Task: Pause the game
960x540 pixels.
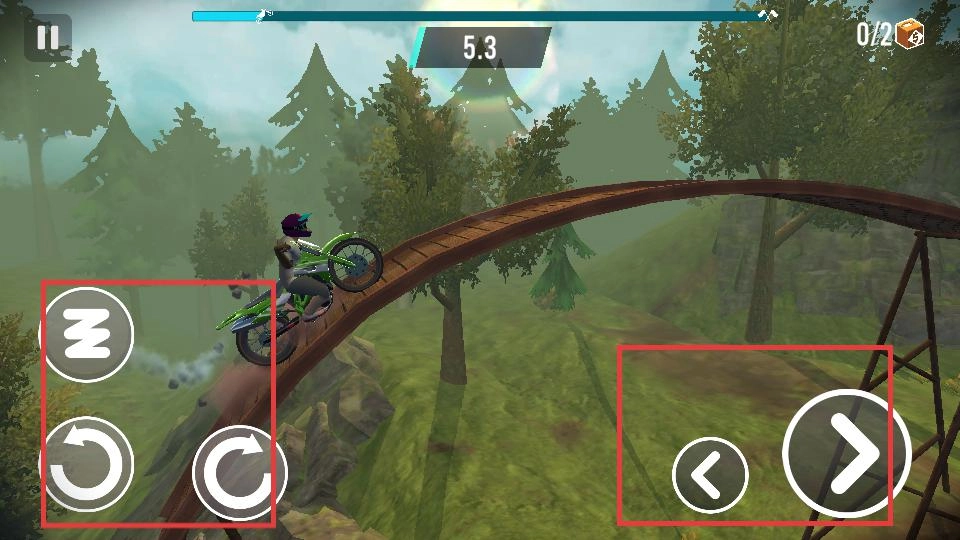Action: coord(46,39)
